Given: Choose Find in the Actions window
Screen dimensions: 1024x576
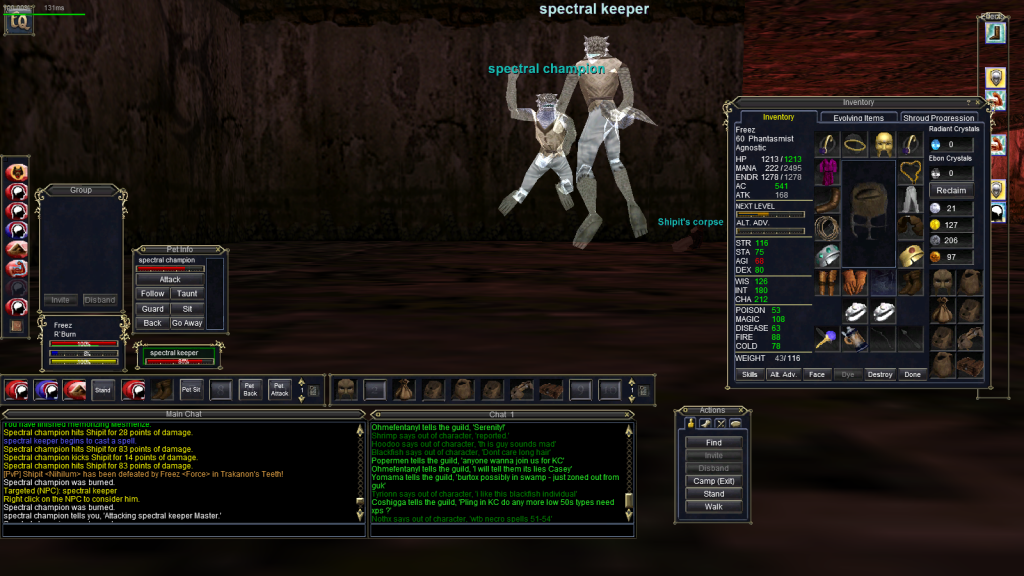Looking at the screenshot, I should tap(714, 443).
